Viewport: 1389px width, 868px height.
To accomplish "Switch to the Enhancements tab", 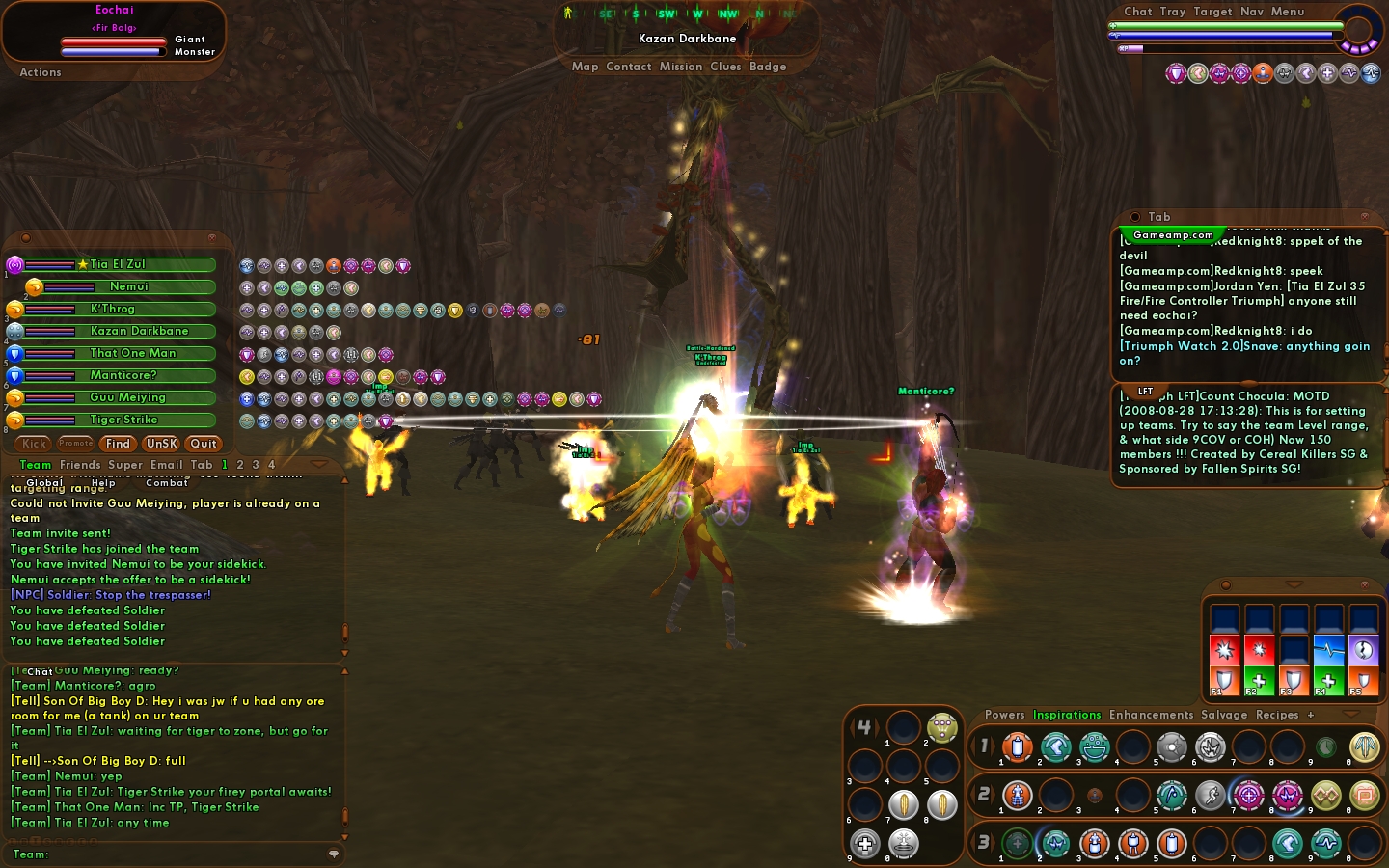I will coord(1151,715).
